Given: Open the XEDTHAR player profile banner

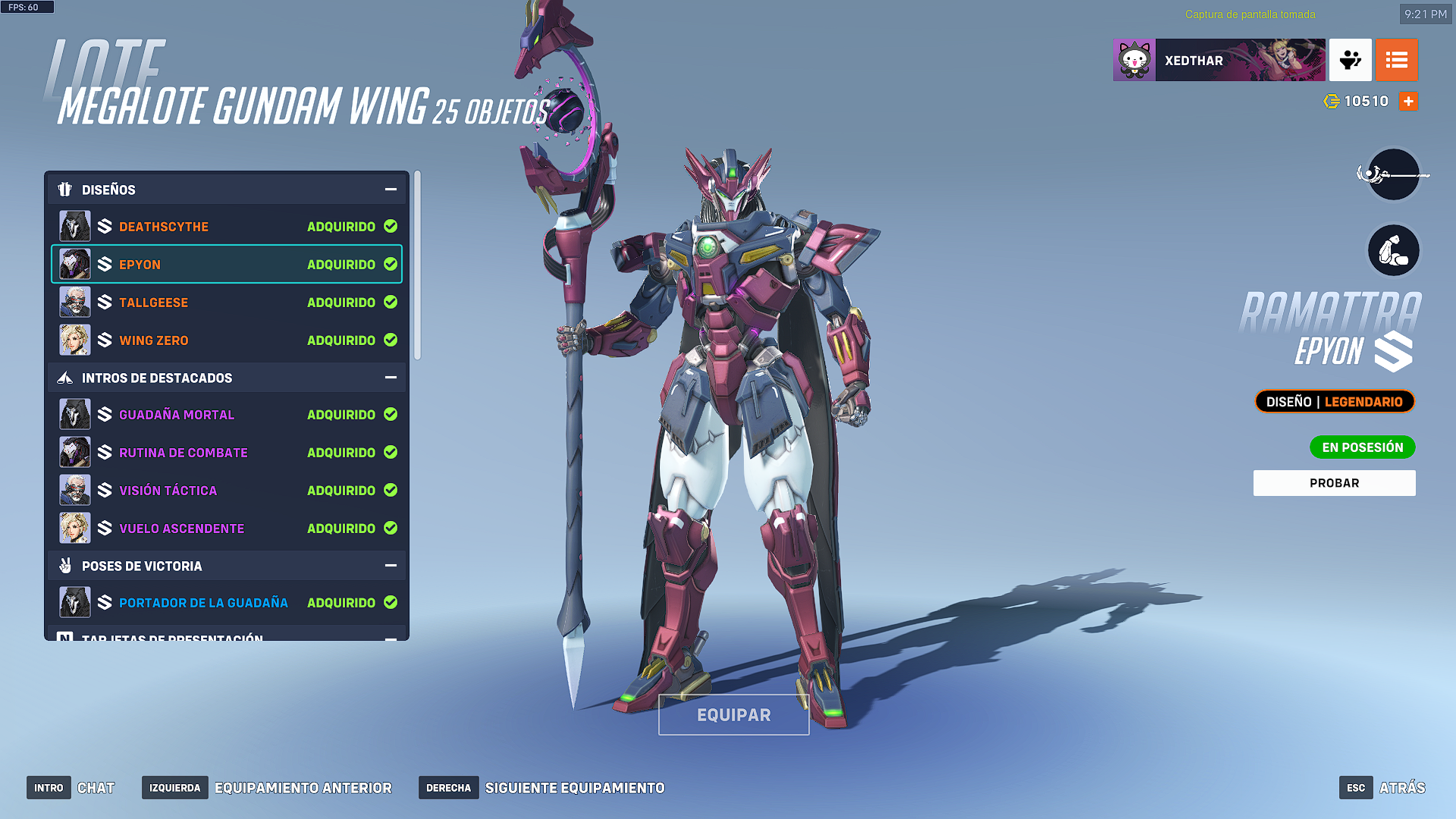Looking at the screenshot, I should coord(1219,60).
